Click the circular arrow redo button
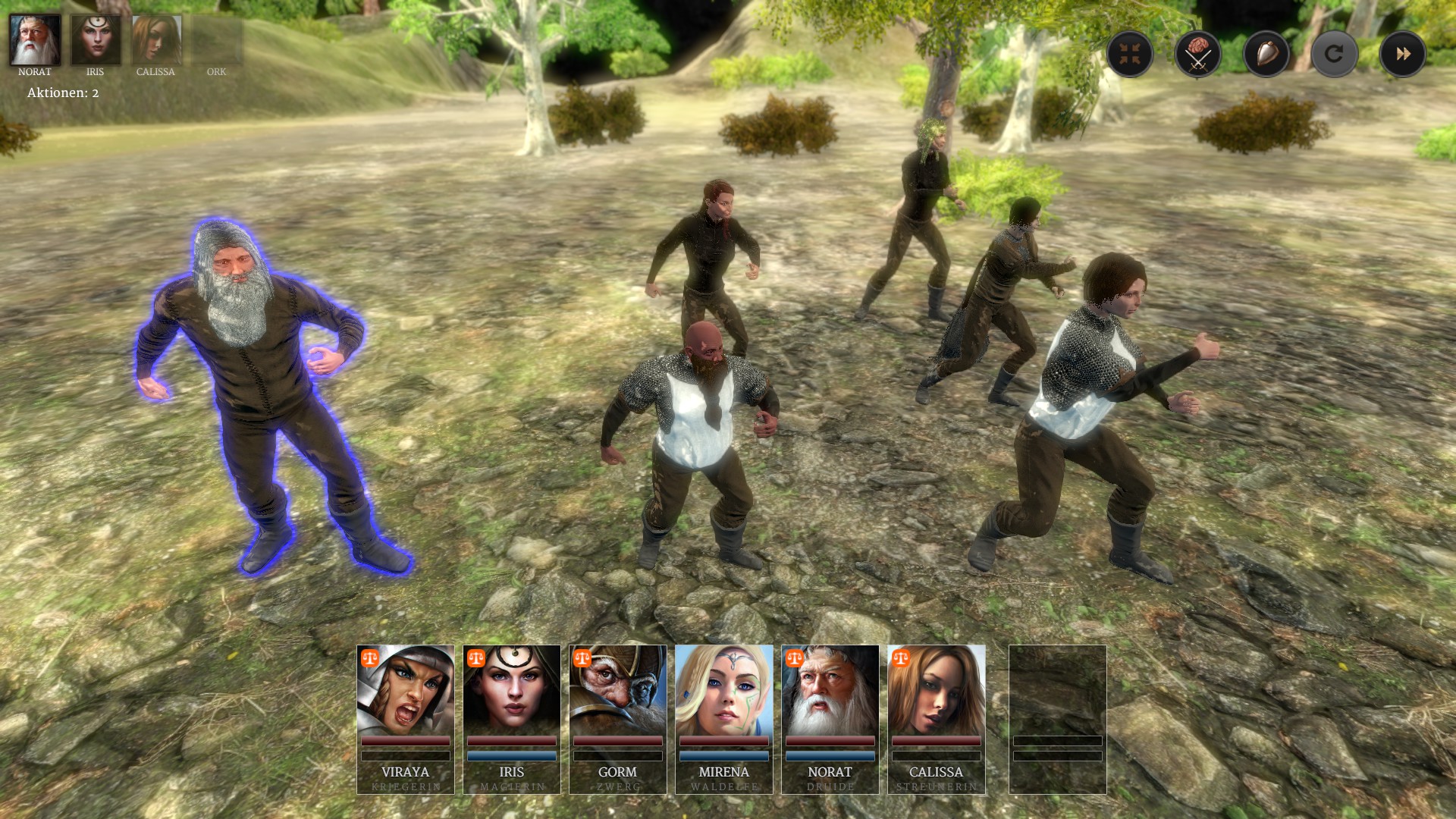Screen dimensions: 1456x819 pyautogui.click(x=1334, y=54)
